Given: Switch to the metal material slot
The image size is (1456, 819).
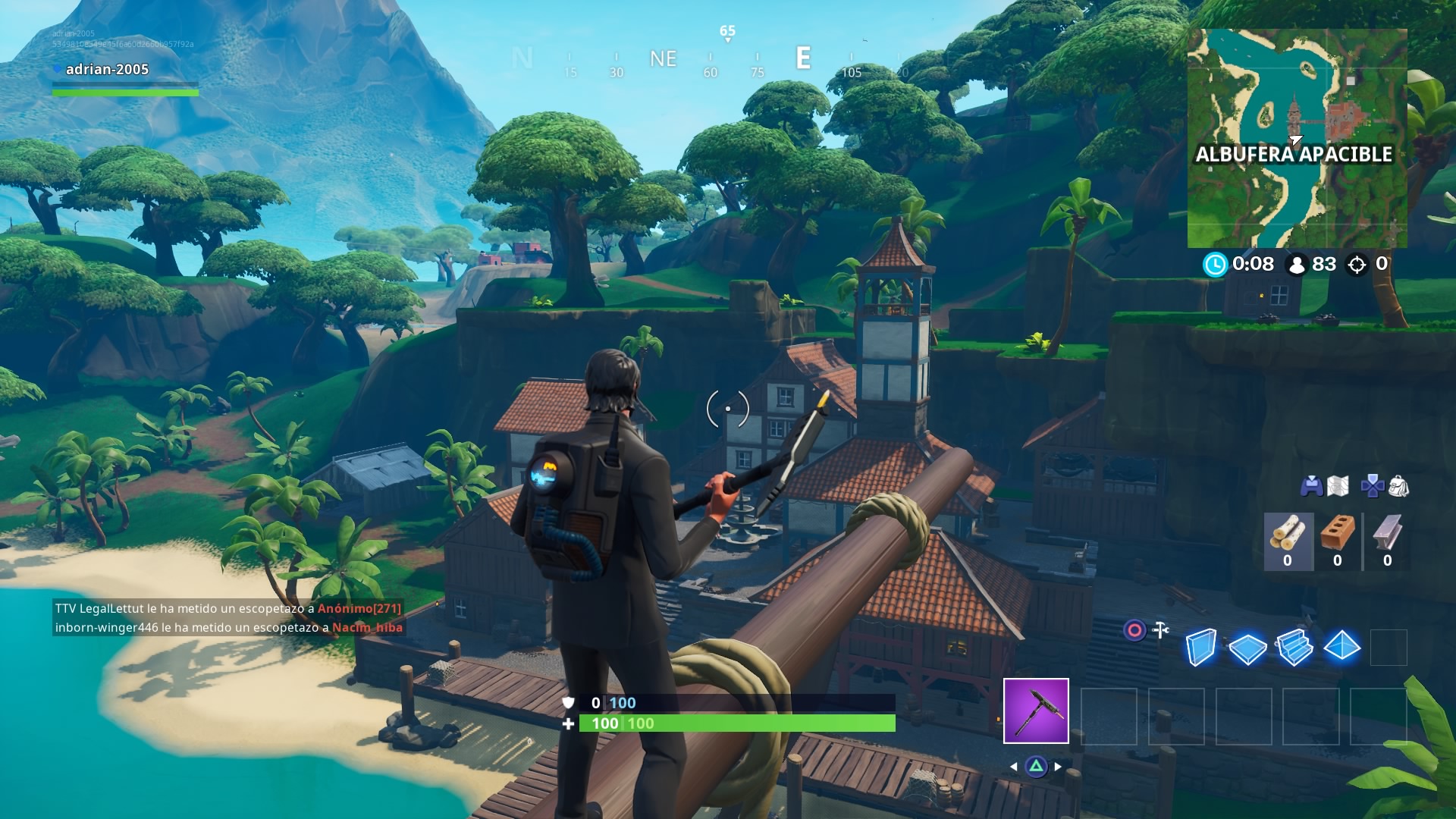Looking at the screenshot, I should point(1387,541).
